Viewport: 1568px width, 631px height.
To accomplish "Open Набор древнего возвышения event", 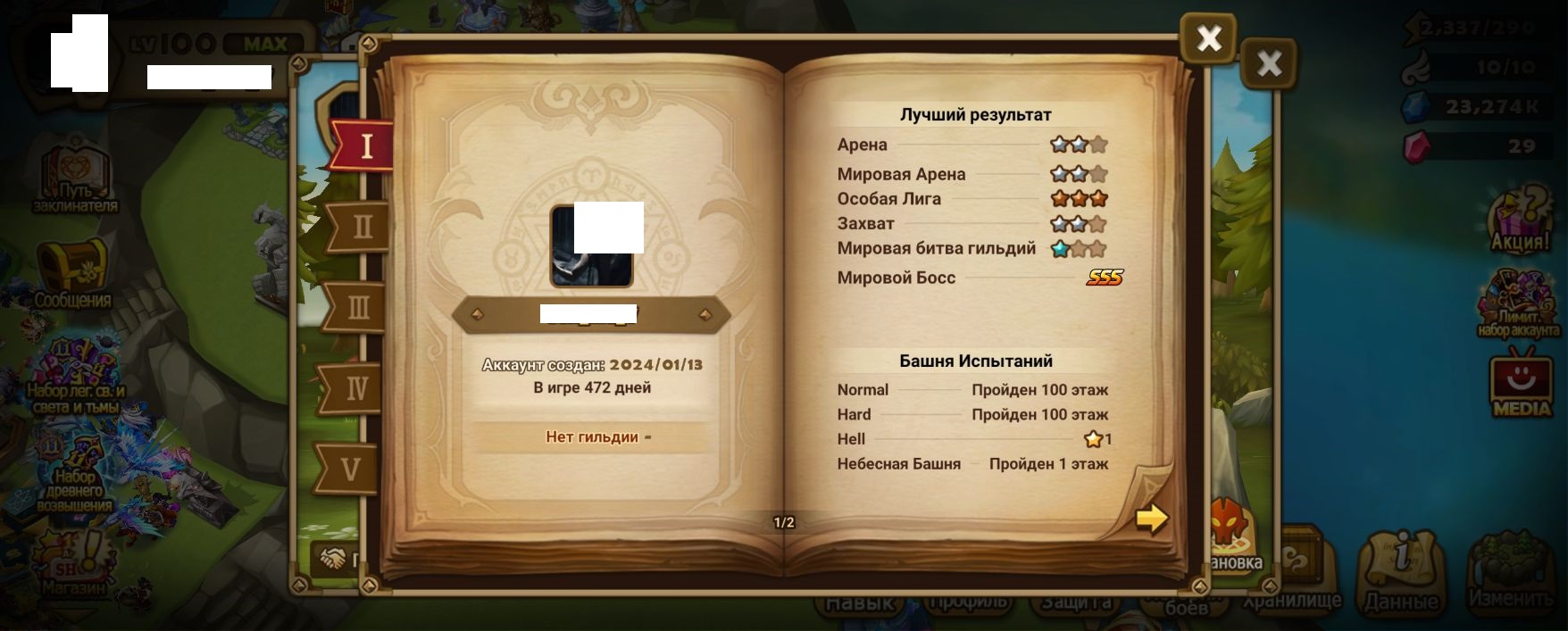I will point(75,475).
